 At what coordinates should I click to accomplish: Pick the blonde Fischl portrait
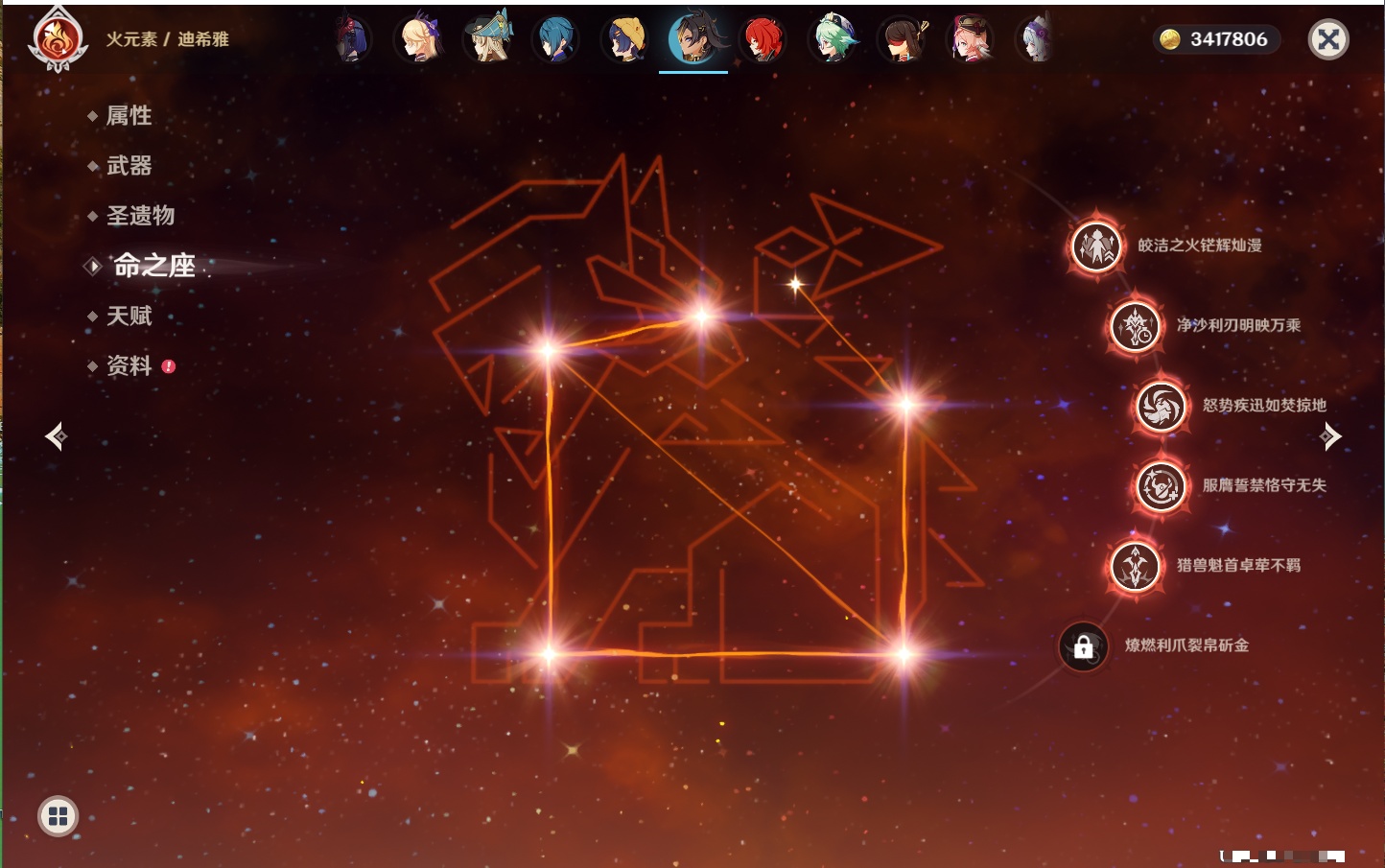pos(420,39)
